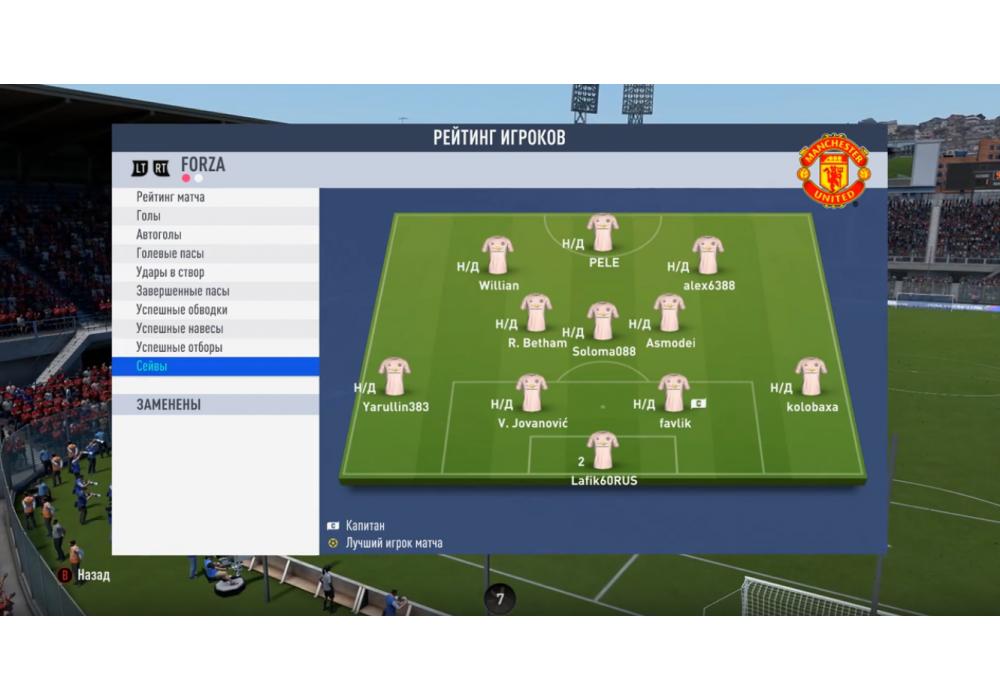This screenshot has width=1000, height=700.
Task: Show the Голевые пасы stats
Action: [x=215, y=254]
